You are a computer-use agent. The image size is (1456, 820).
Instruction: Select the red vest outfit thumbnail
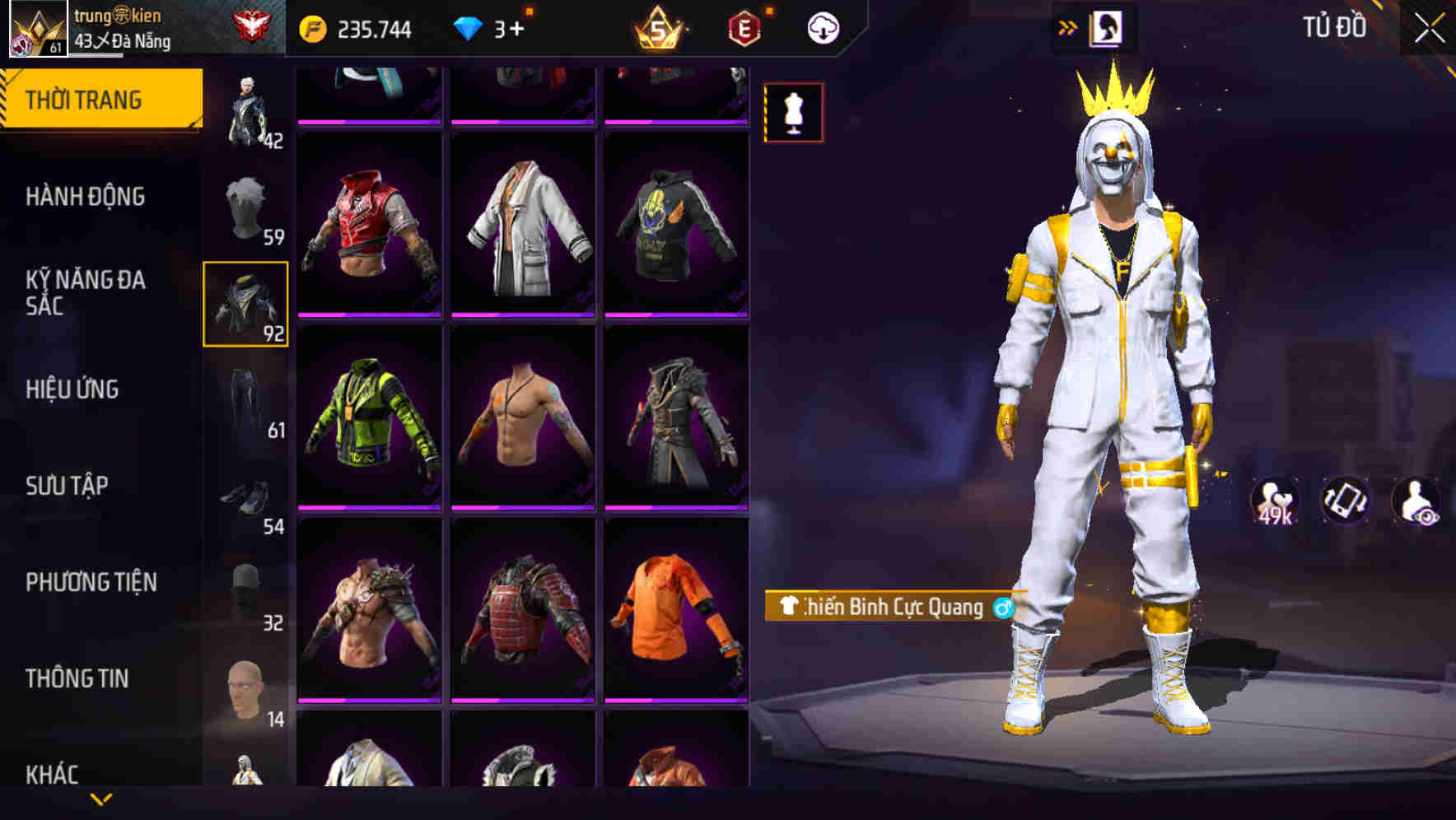click(370, 222)
